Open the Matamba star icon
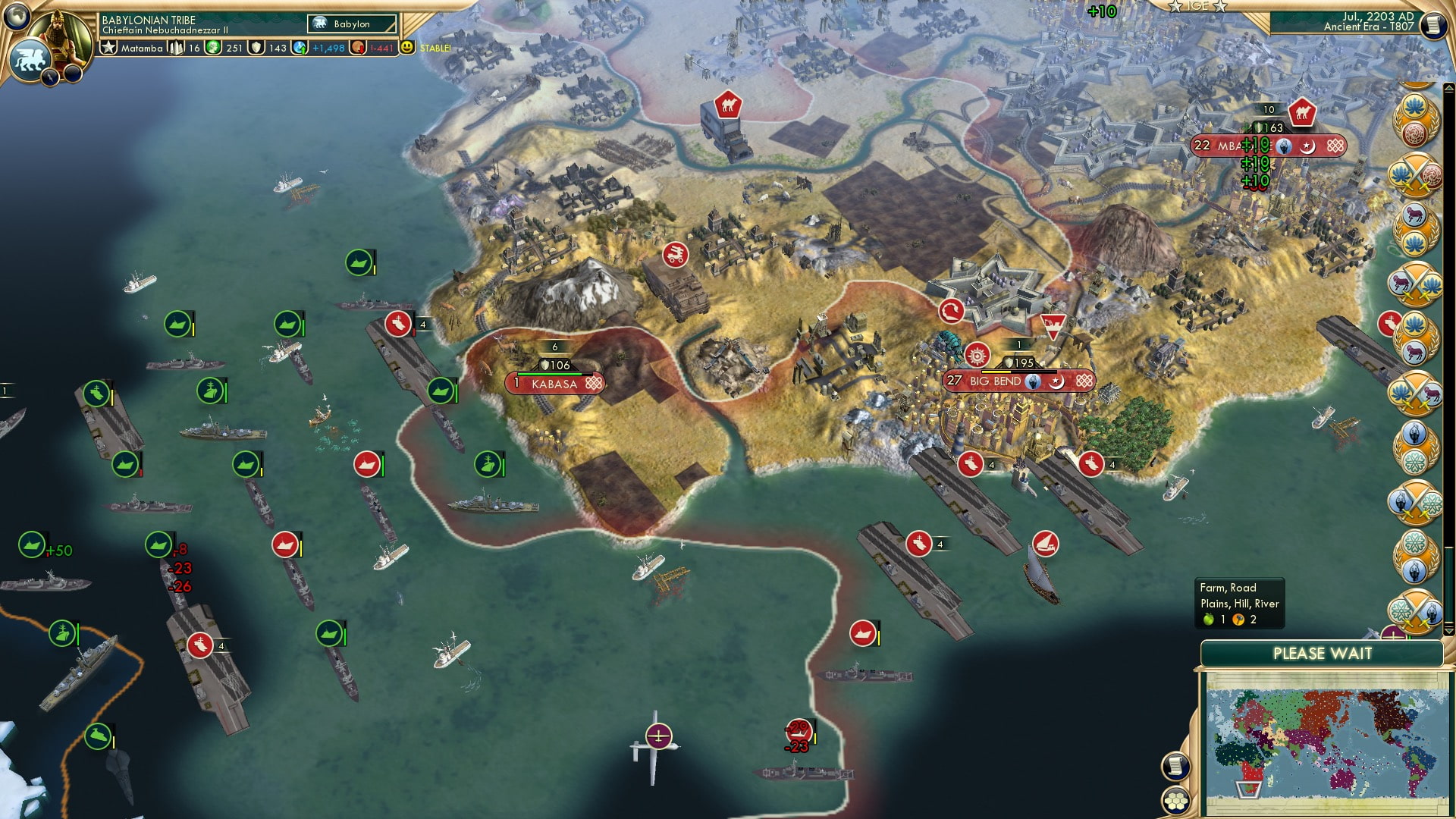The image size is (1456, 819). pos(107,47)
